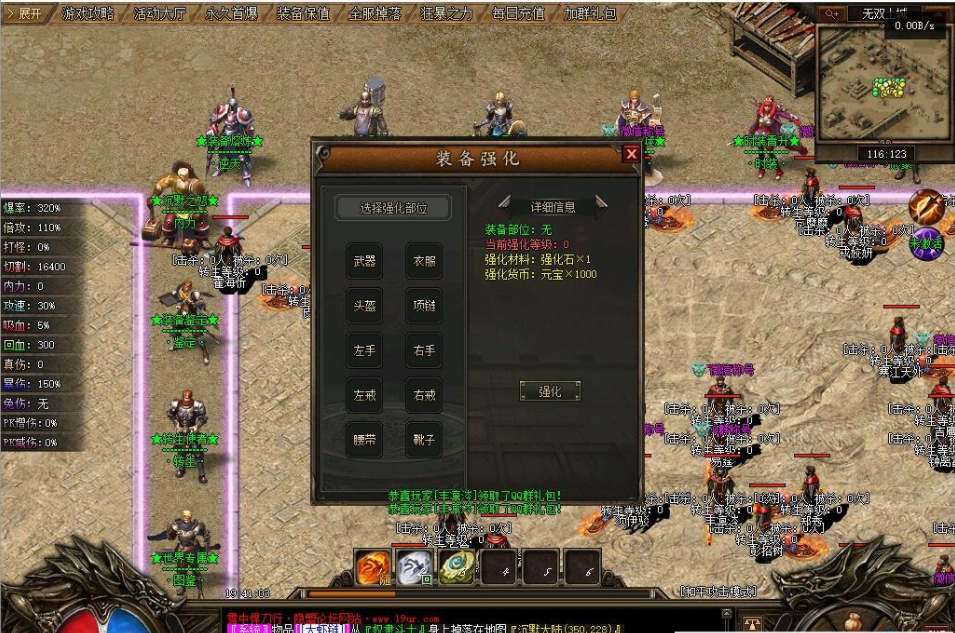
Task: Activate the orange fire skill in hotbar
Action: tap(374, 567)
